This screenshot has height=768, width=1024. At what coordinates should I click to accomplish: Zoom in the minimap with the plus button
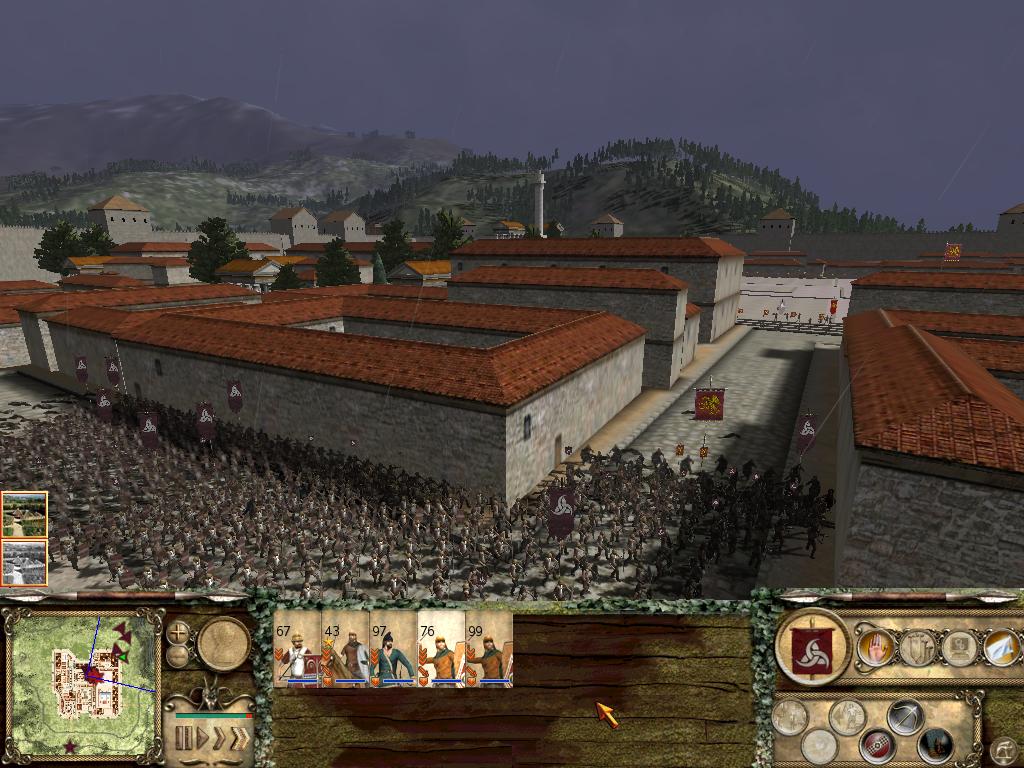coord(178,632)
